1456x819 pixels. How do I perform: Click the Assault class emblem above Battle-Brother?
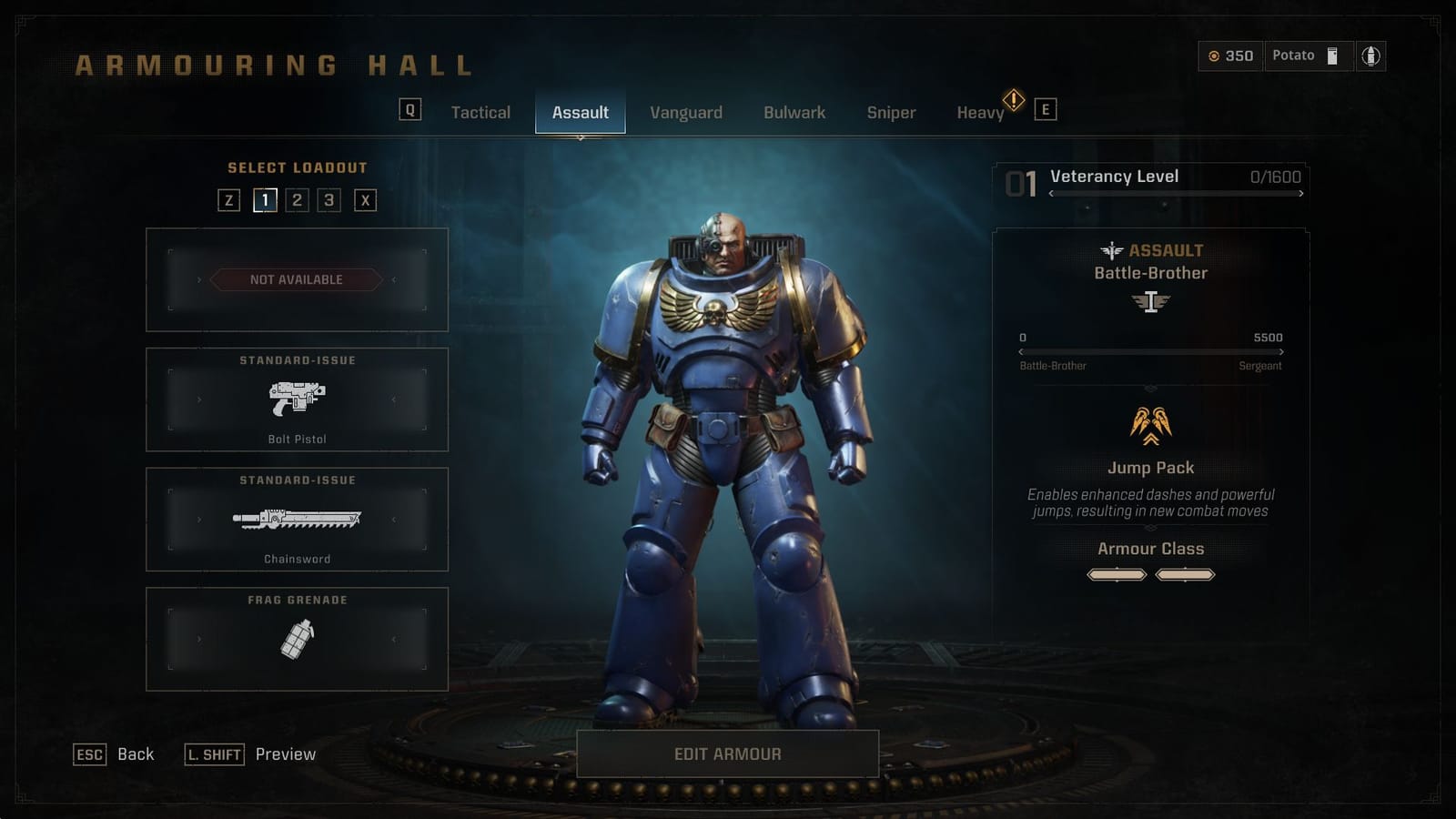click(x=1109, y=250)
